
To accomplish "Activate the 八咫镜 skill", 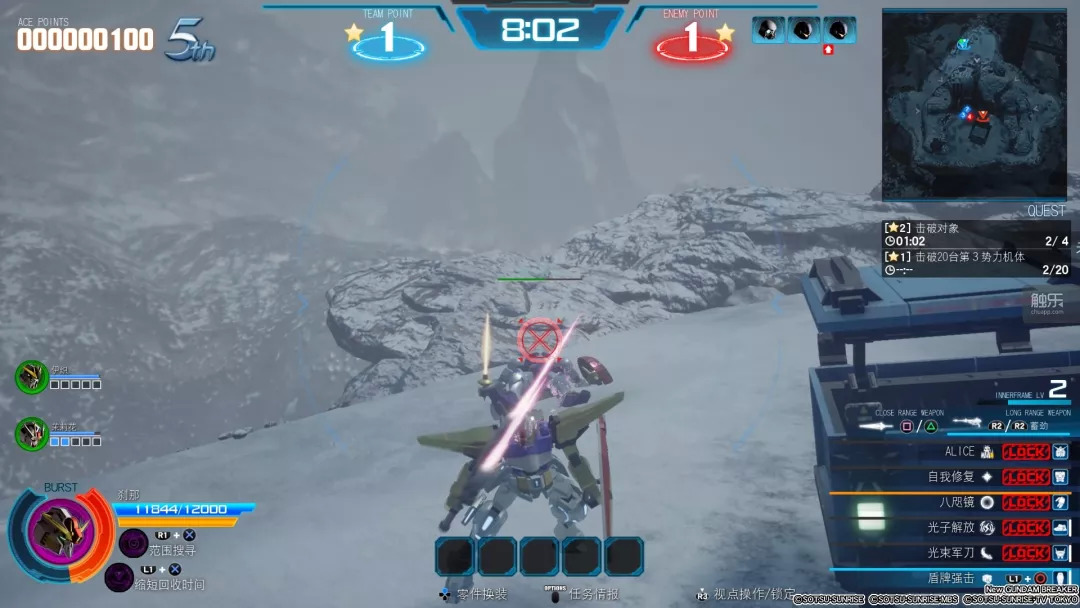I will point(1024,502).
